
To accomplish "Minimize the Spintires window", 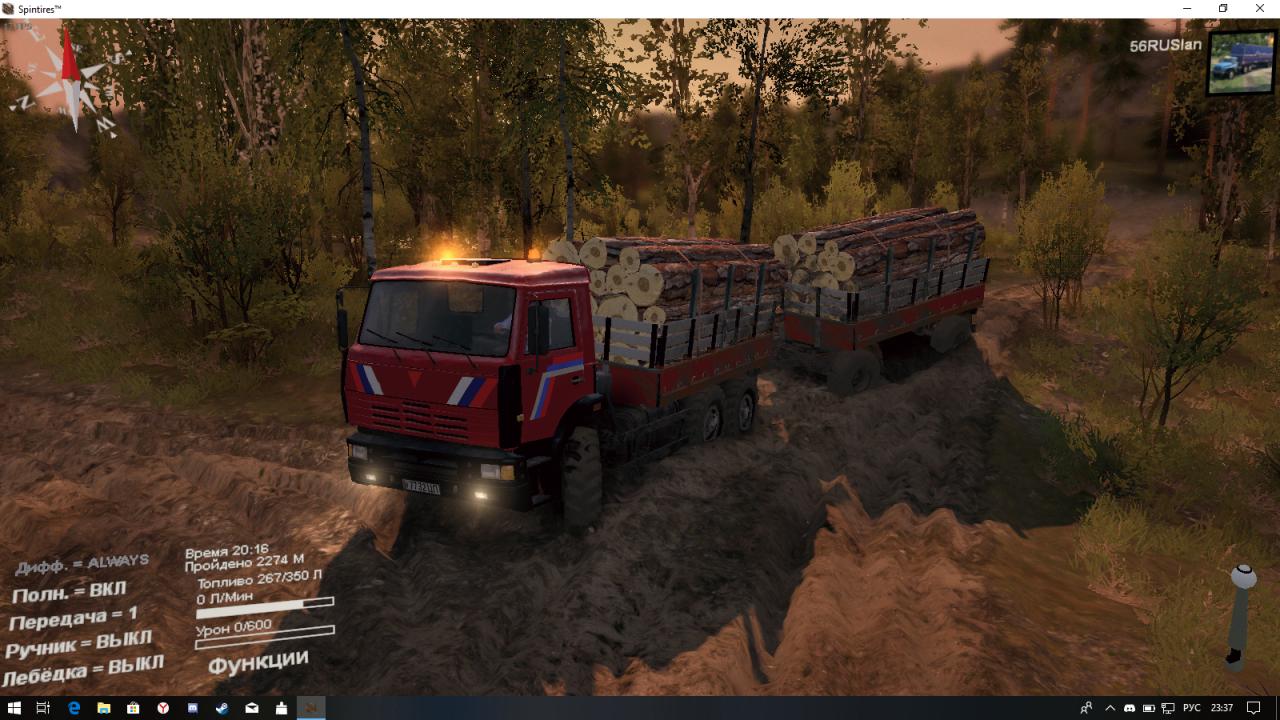I will pyautogui.click(x=1186, y=9).
